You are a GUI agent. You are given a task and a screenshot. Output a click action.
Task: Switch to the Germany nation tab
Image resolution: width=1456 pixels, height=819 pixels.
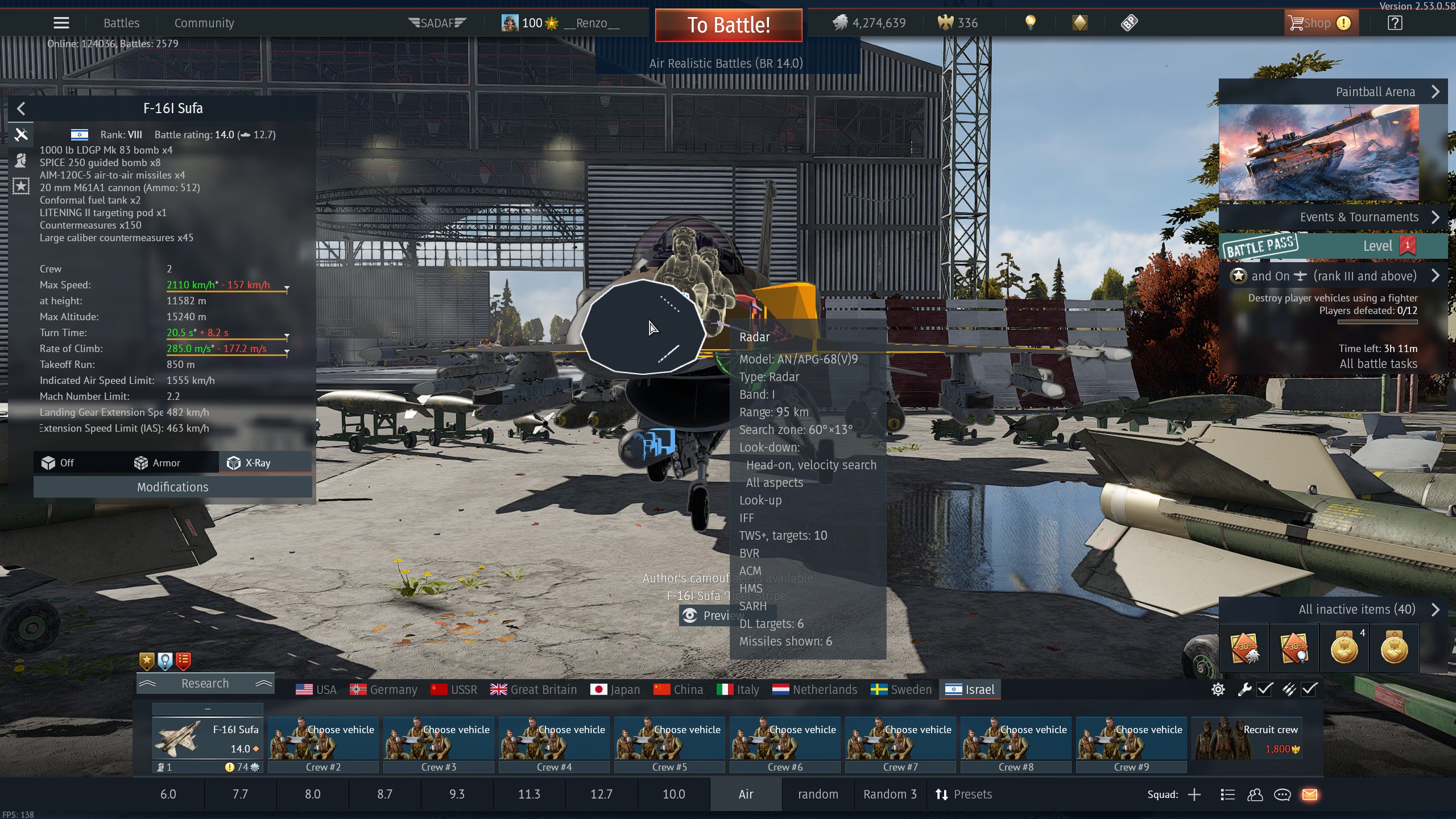pos(384,690)
